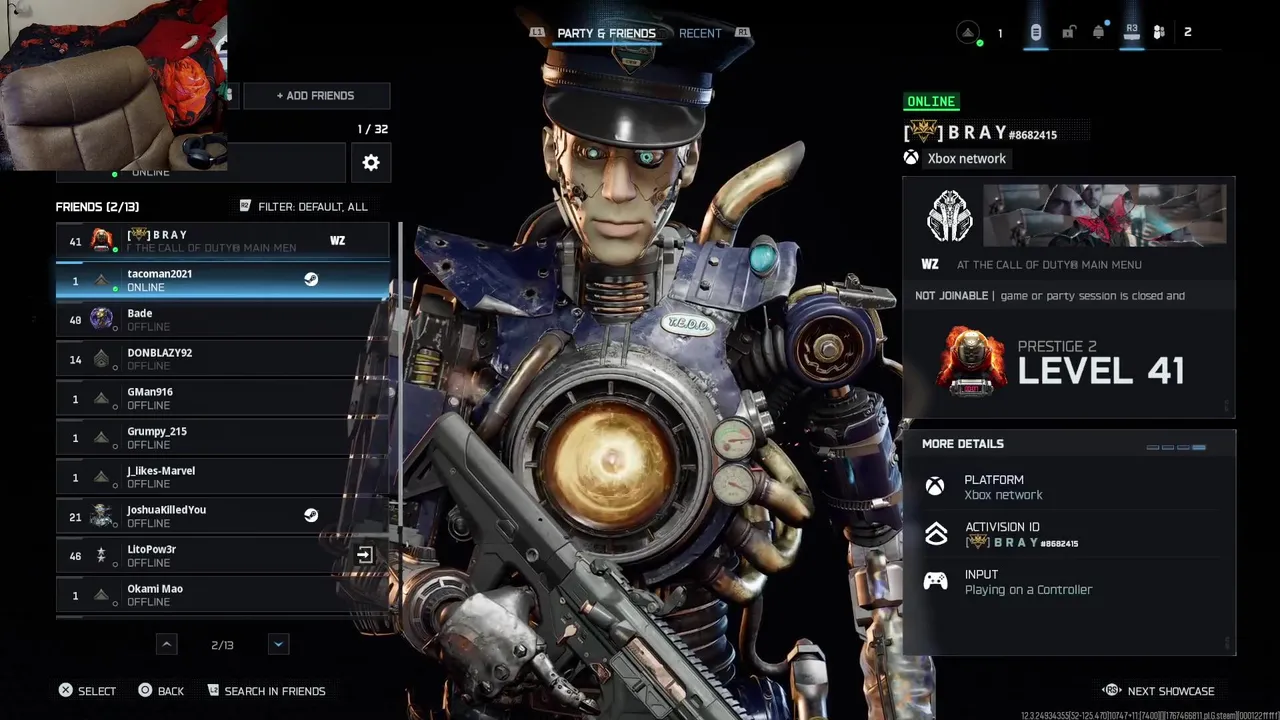The height and width of the screenshot is (720, 1280).
Task: Open the friends list gear settings
Action: 371,162
